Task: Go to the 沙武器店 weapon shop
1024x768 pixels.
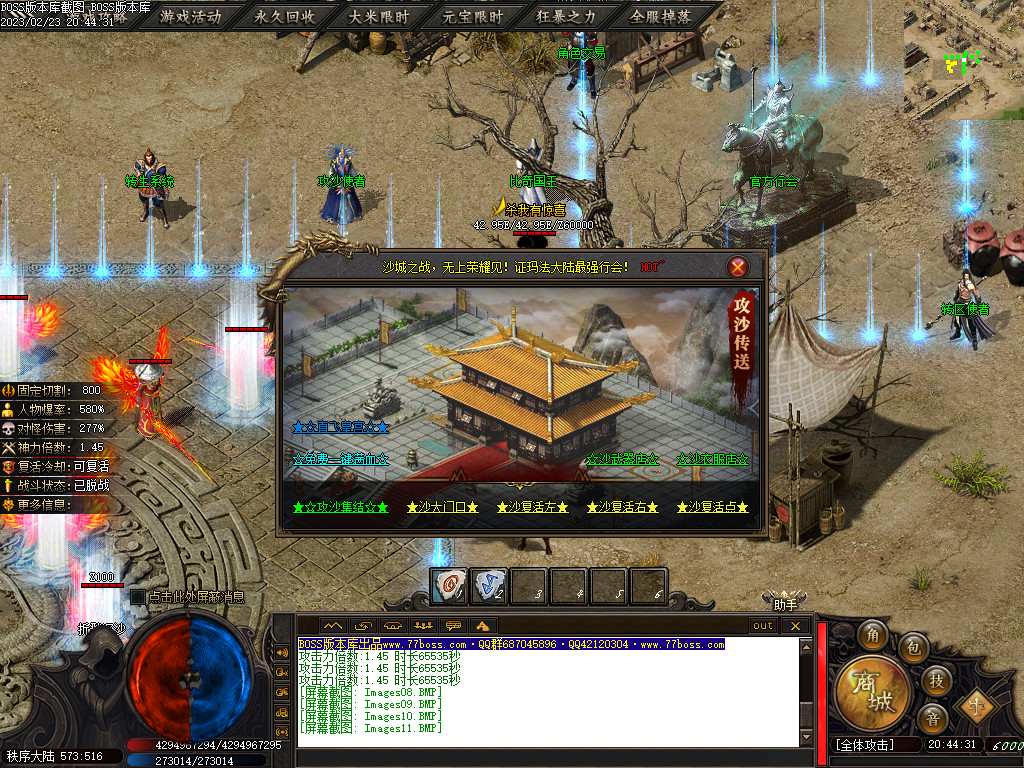Action: [622, 459]
